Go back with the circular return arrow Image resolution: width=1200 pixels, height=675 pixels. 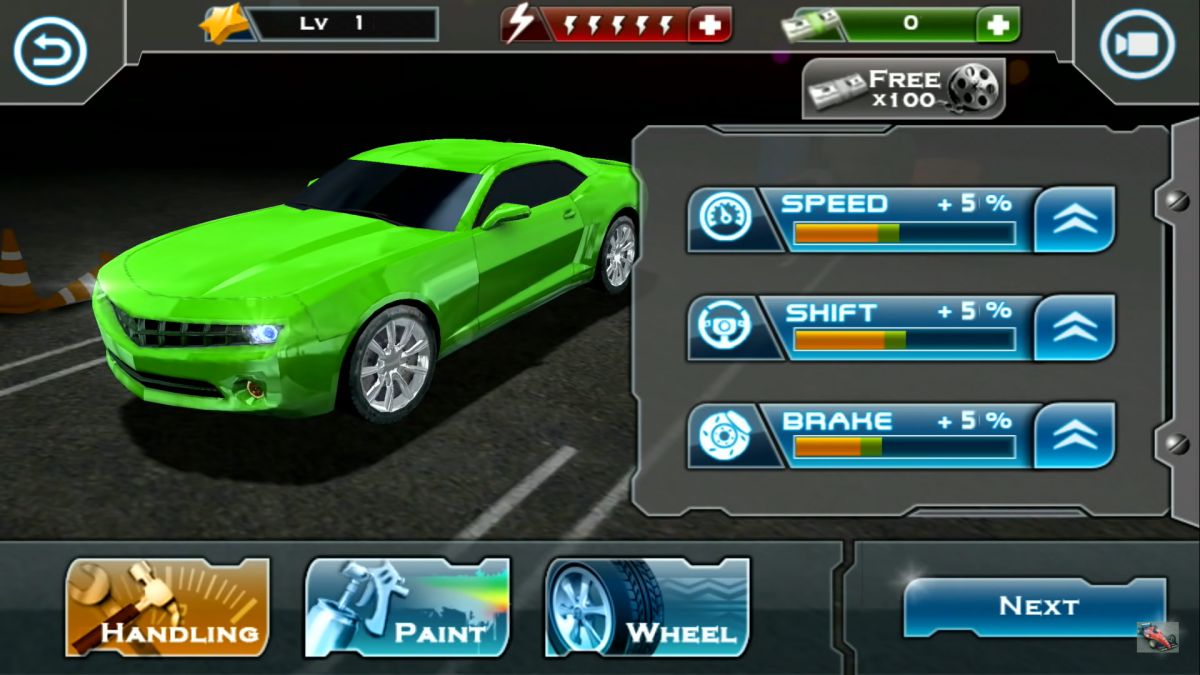[x=50, y=50]
